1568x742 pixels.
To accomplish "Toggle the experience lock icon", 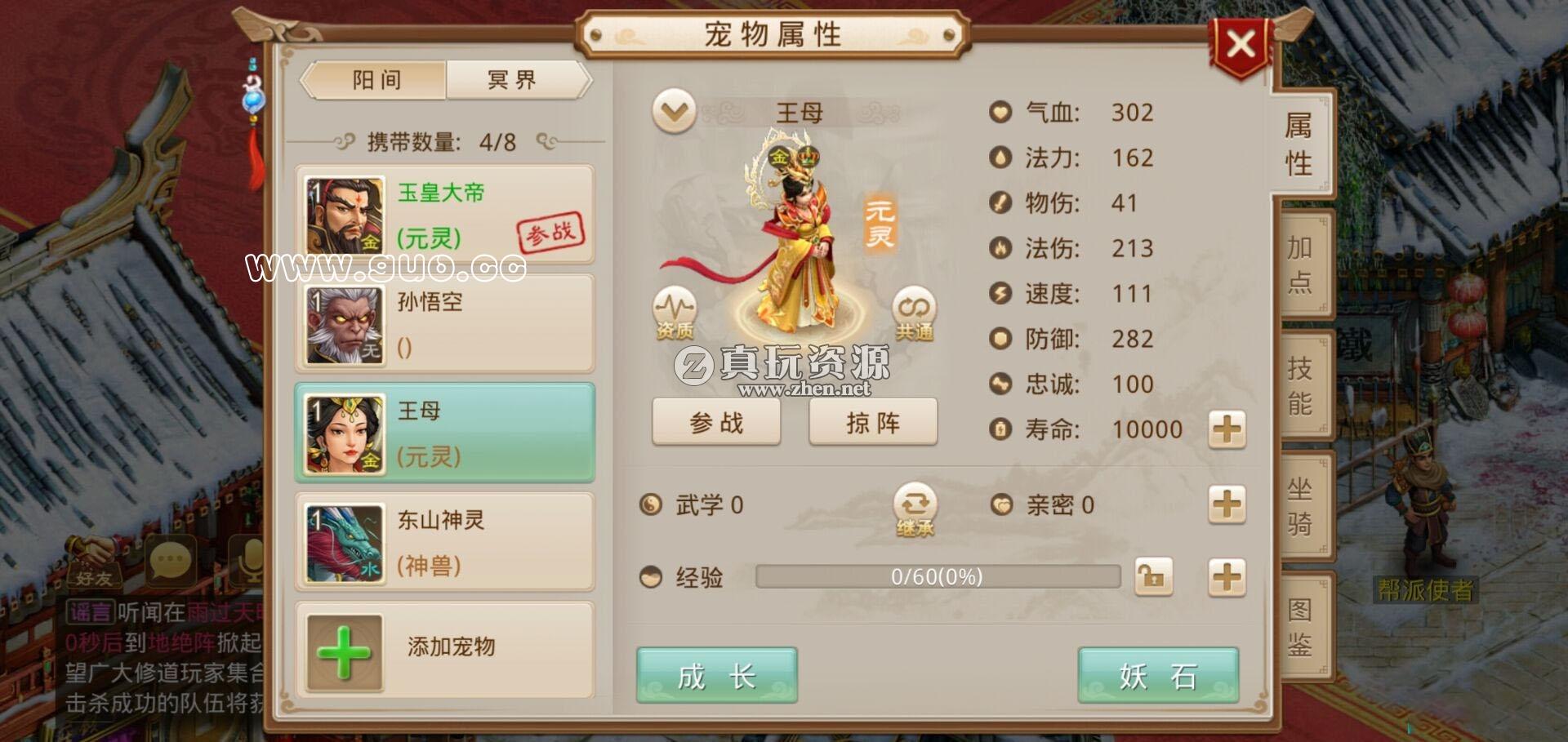I will tap(1153, 577).
